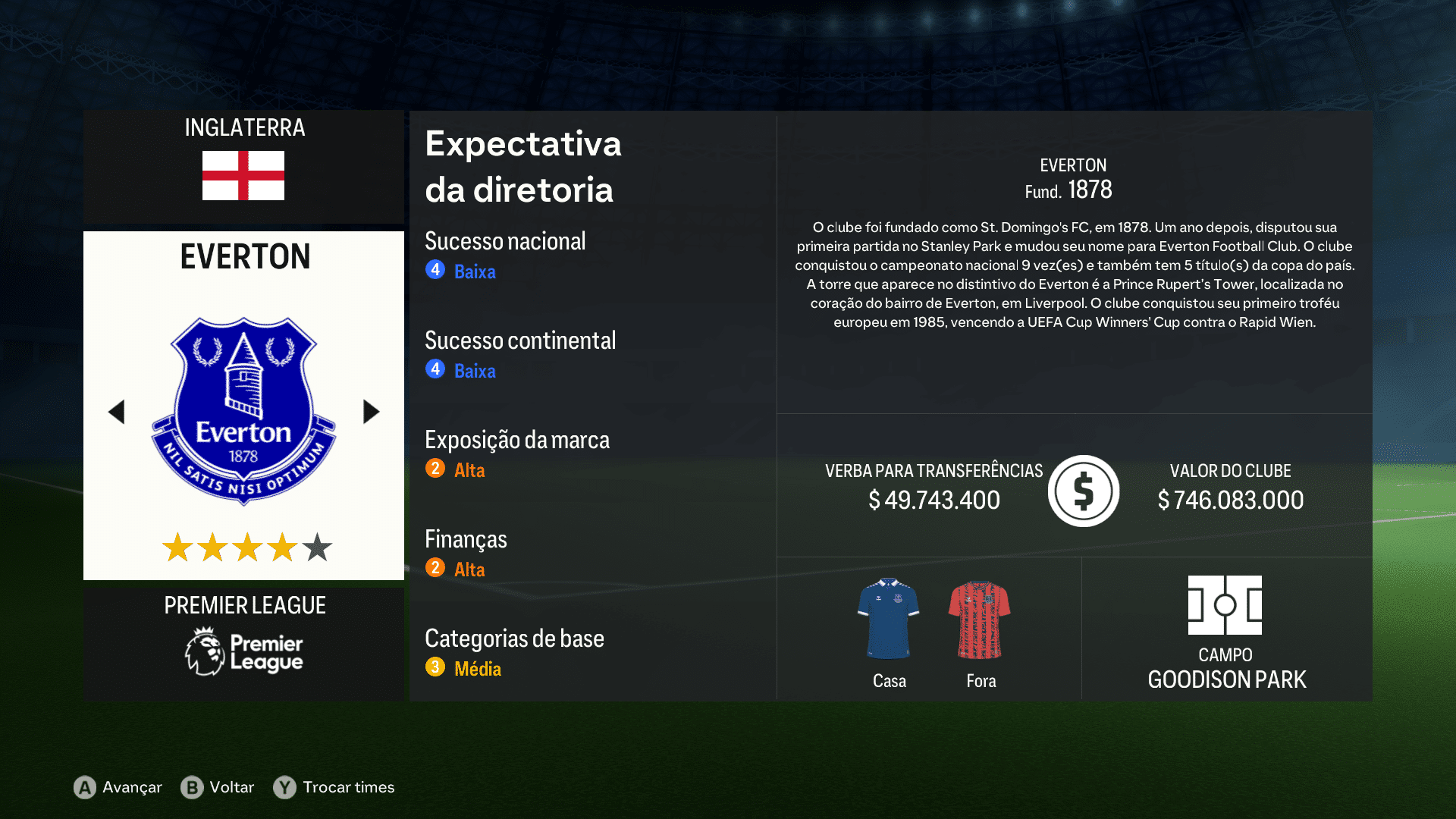1456x819 pixels.
Task: Select the England flag icon
Action: [243, 177]
